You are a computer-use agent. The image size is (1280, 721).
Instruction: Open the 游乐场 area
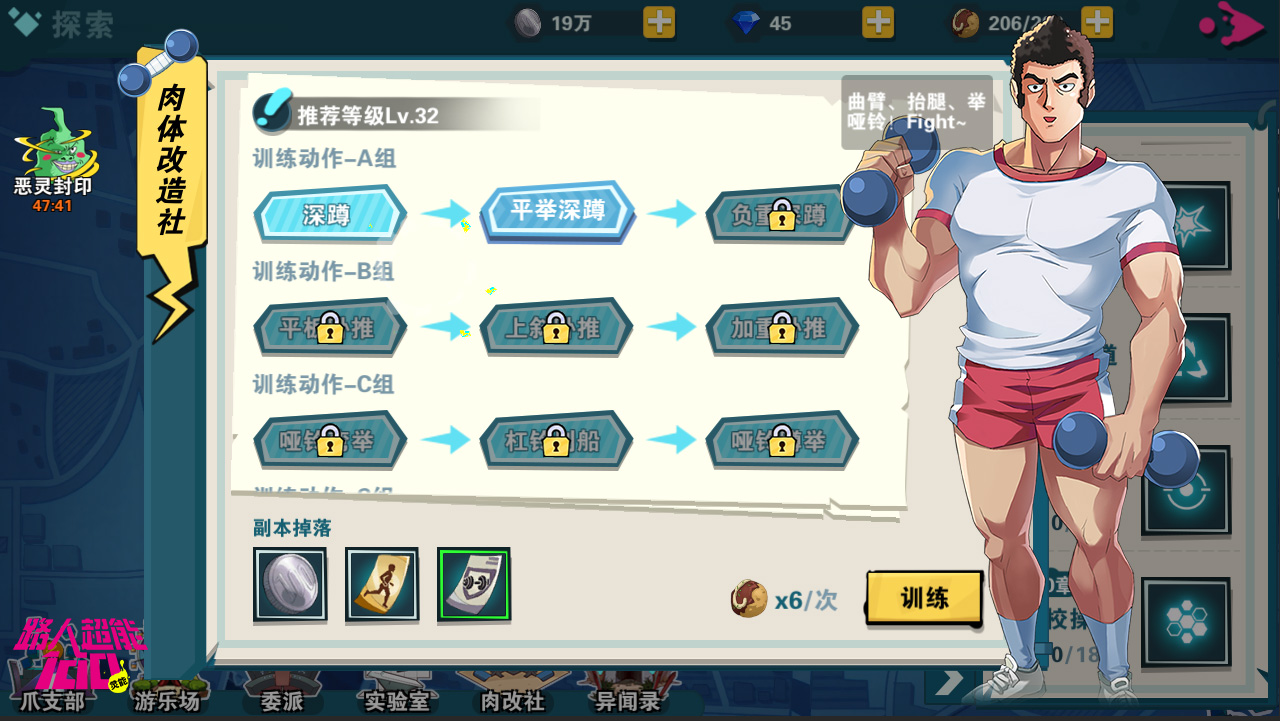[x=167, y=700]
